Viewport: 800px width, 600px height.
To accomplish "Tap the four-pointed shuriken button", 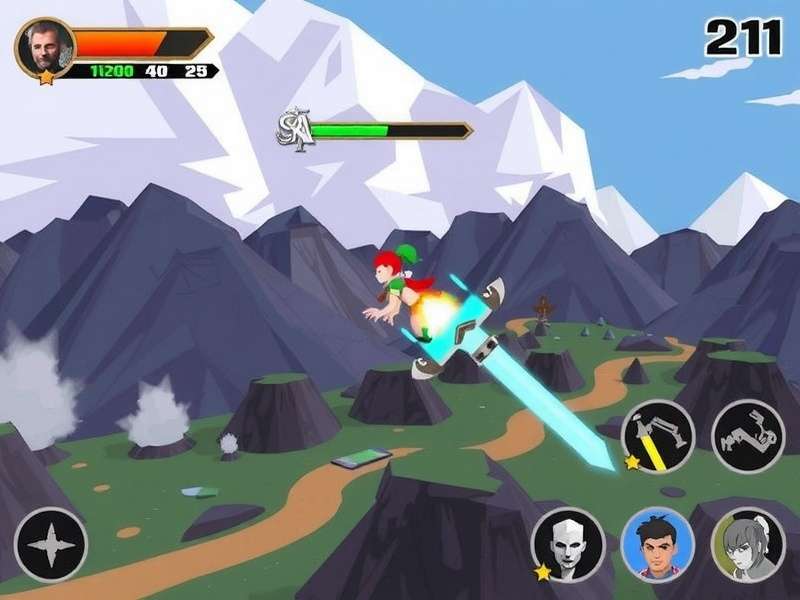I will (x=51, y=545).
